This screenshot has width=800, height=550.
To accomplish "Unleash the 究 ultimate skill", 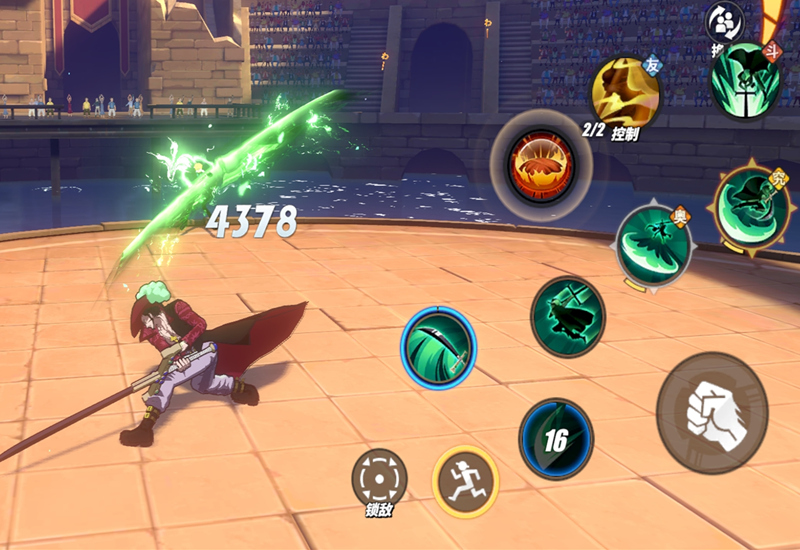I will tap(750, 208).
